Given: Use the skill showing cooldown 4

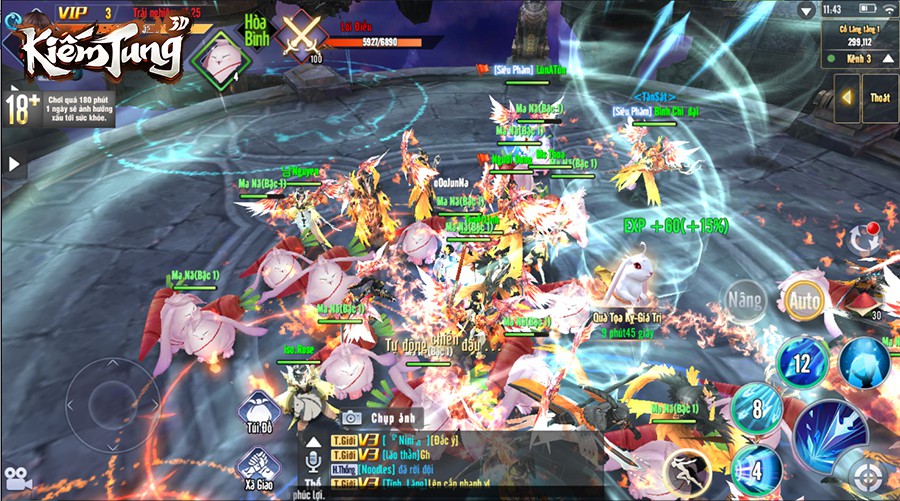Looking at the screenshot, I should pos(756,467).
